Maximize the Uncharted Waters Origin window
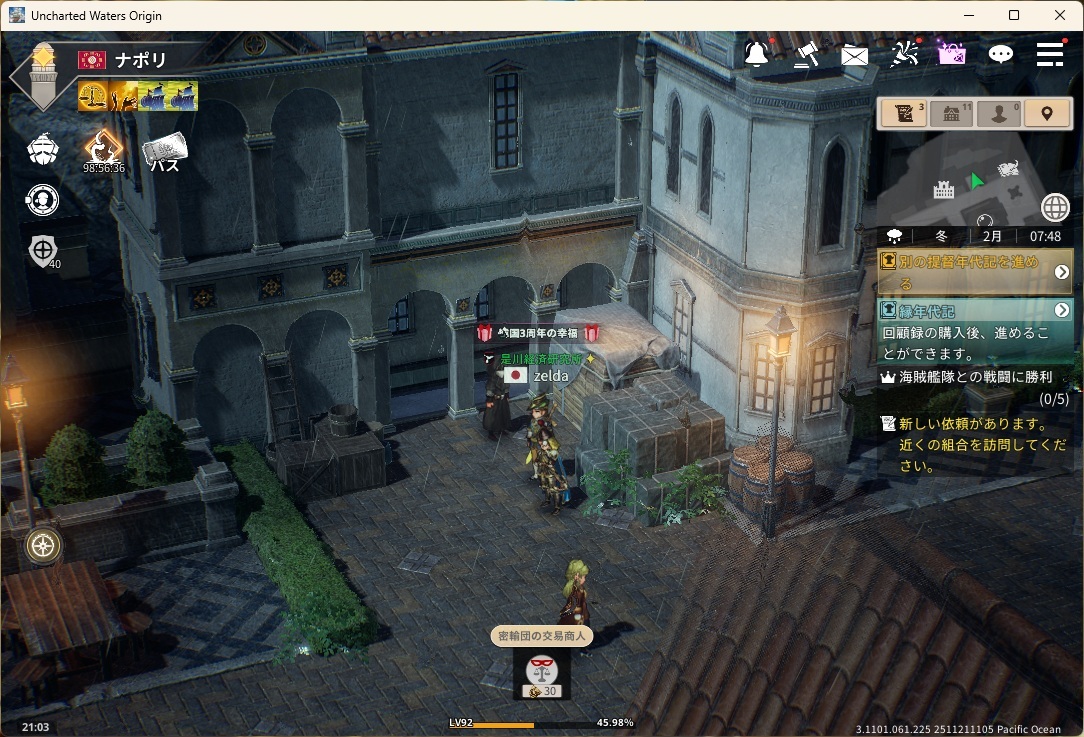Image resolution: width=1084 pixels, height=737 pixels. 1014,15
